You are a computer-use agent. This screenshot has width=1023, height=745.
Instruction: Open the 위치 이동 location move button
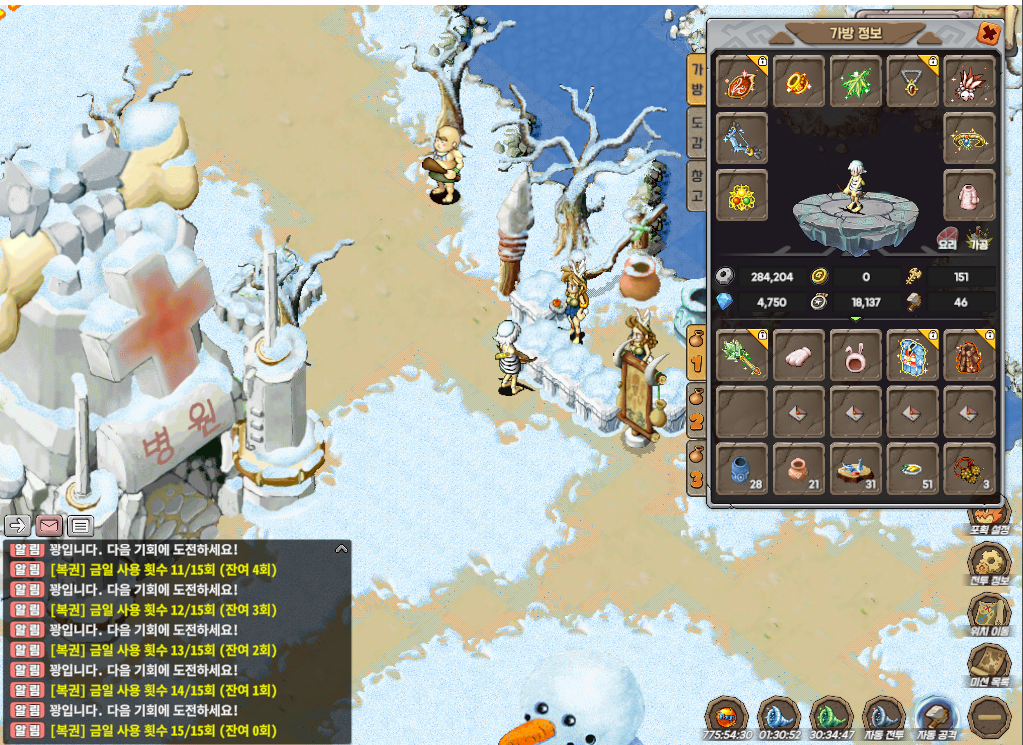[x=988, y=614]
